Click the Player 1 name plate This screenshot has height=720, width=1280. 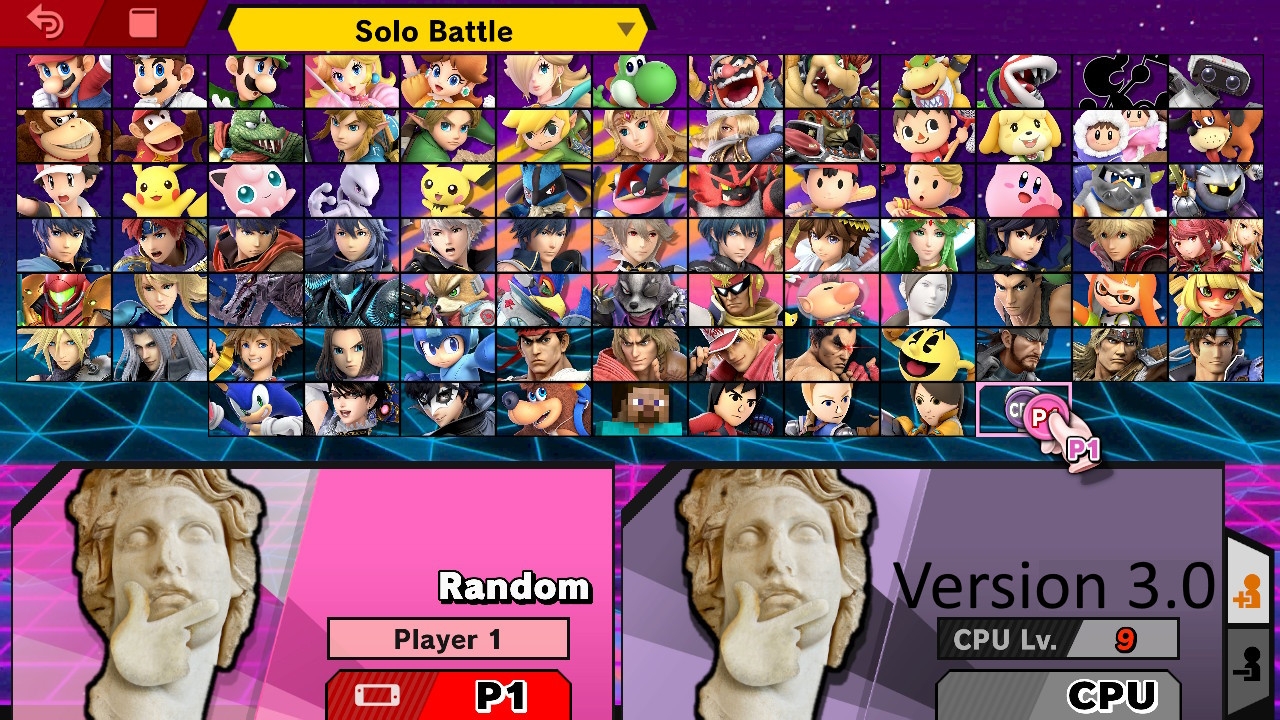pos(448,640)
